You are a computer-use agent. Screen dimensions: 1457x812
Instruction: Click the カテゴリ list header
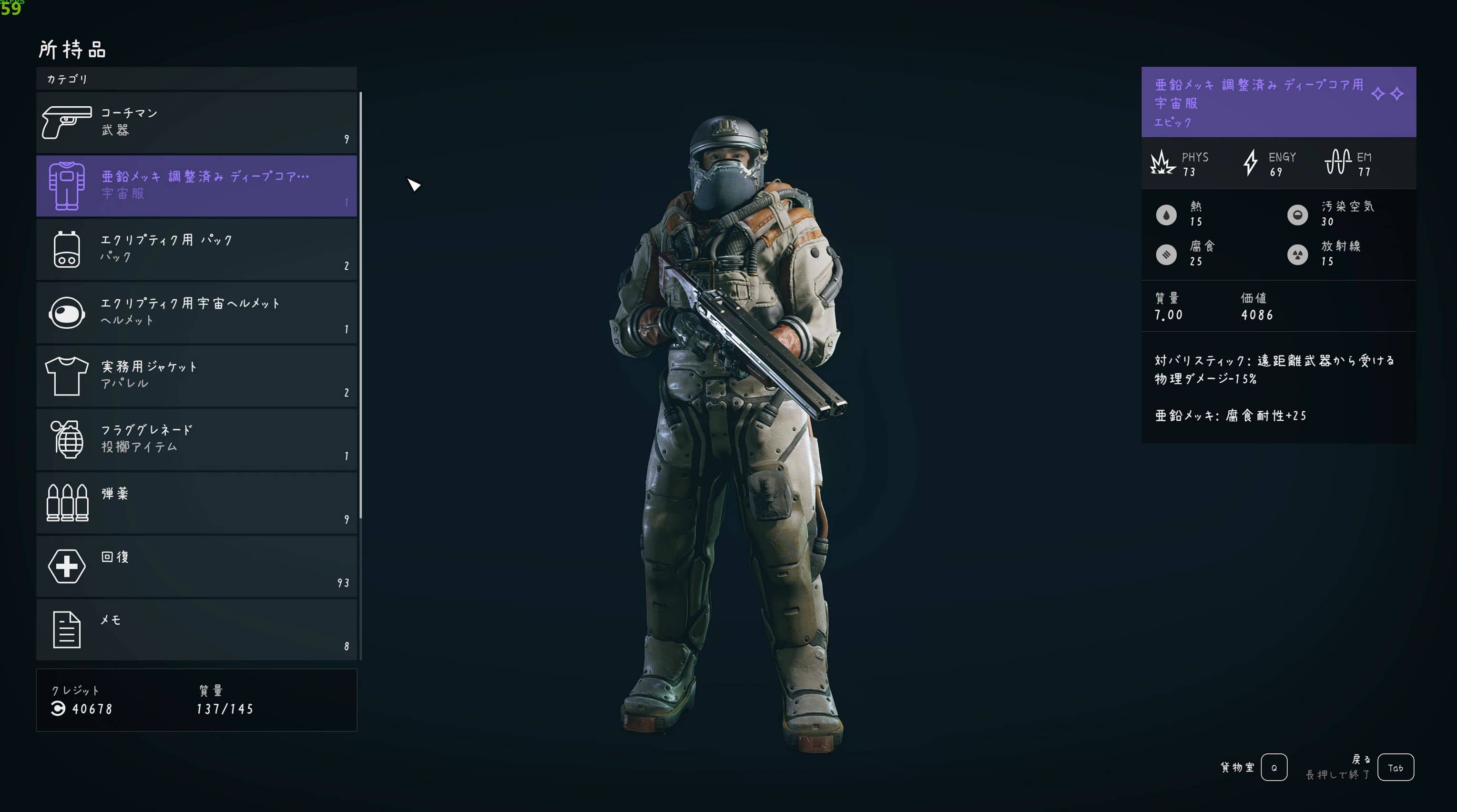(x=196, y=79)
